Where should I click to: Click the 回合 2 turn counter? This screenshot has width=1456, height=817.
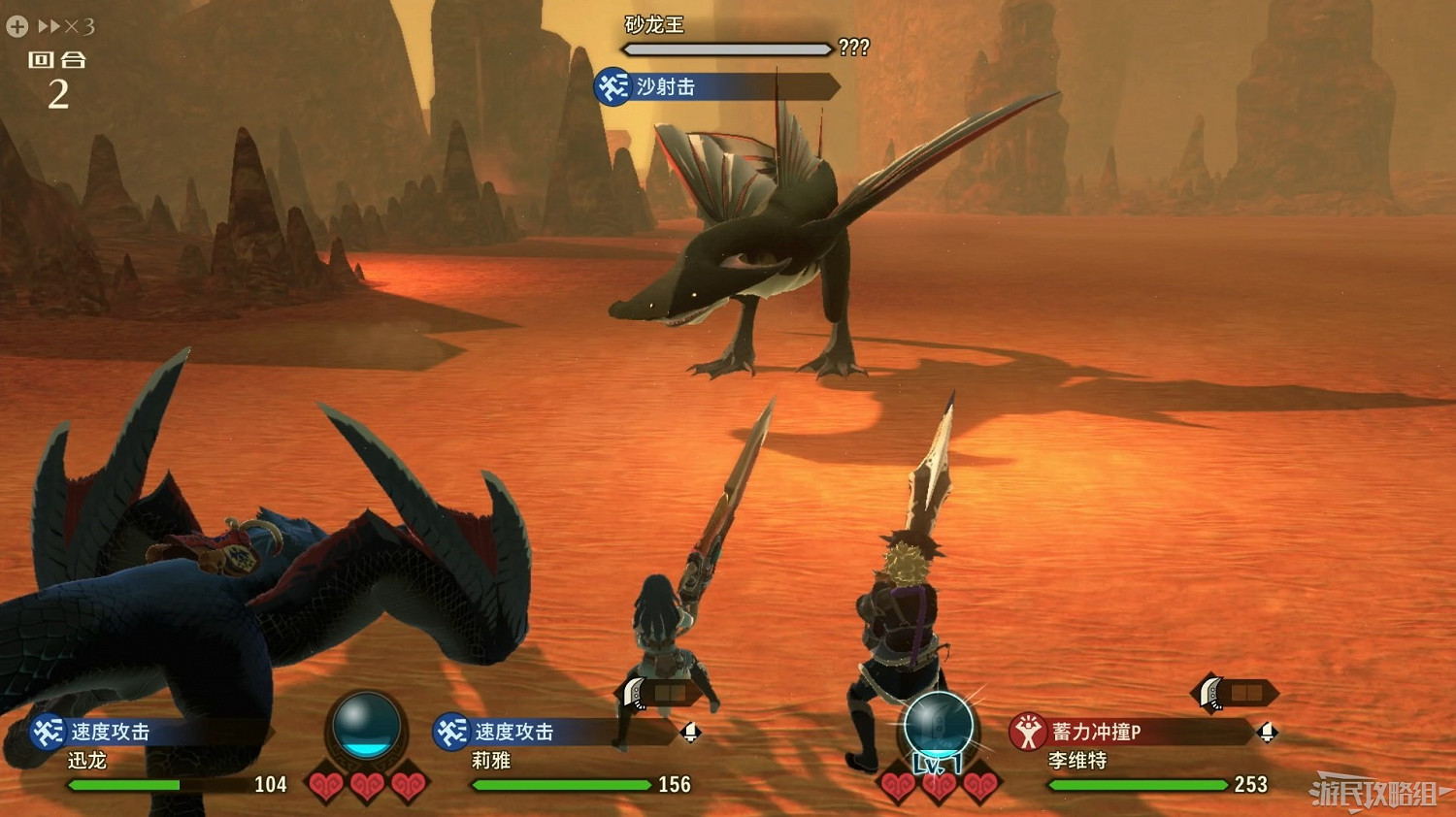pos(58,78)
